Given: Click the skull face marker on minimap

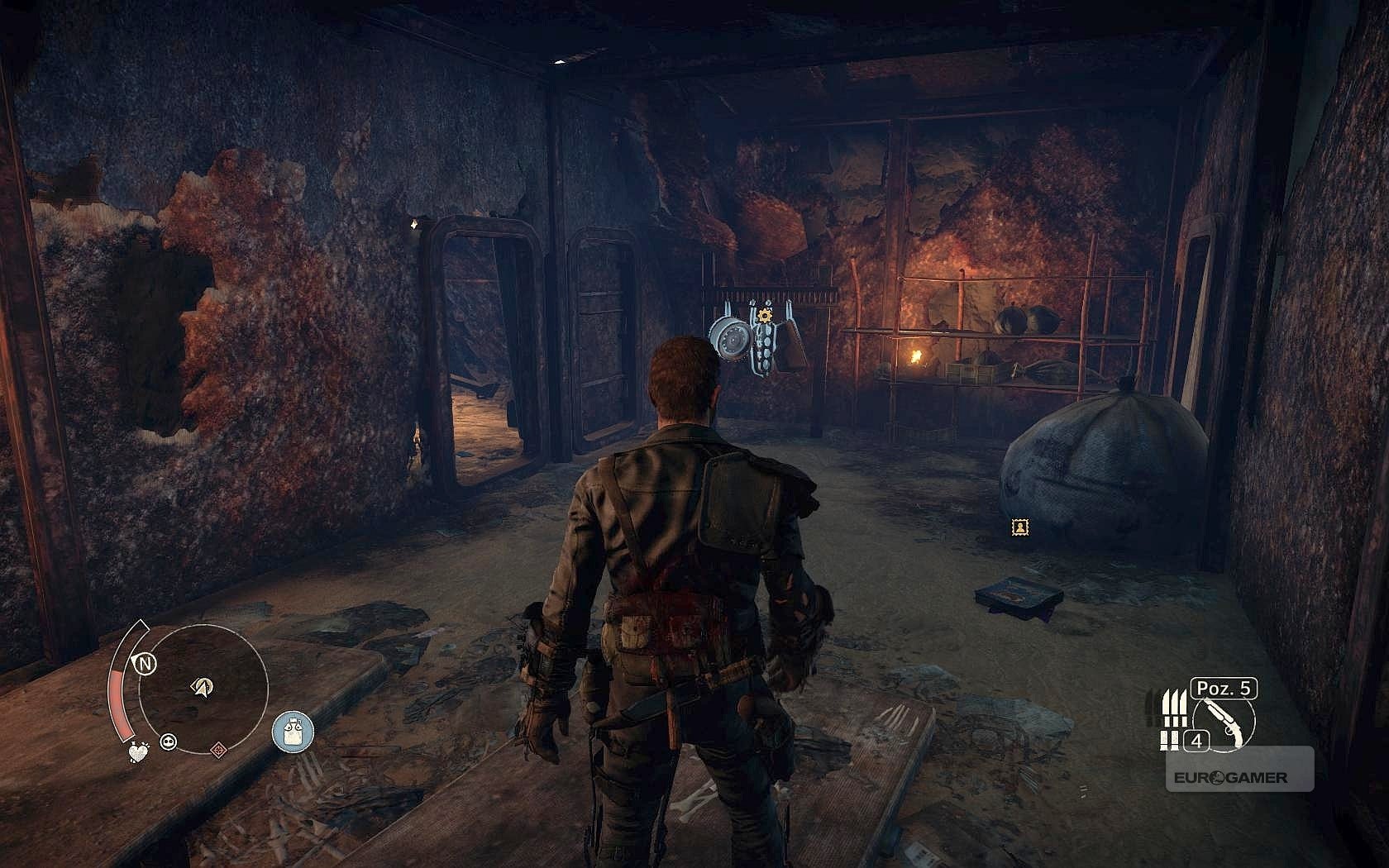Looking at the screenshot, I should tap(170, 741).
